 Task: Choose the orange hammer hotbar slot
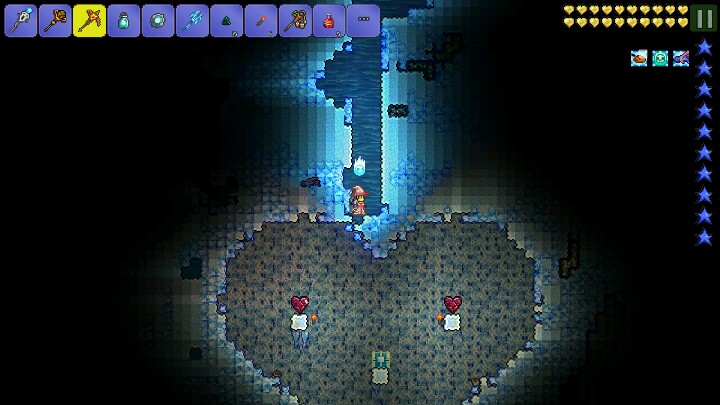tap(55, 20)
